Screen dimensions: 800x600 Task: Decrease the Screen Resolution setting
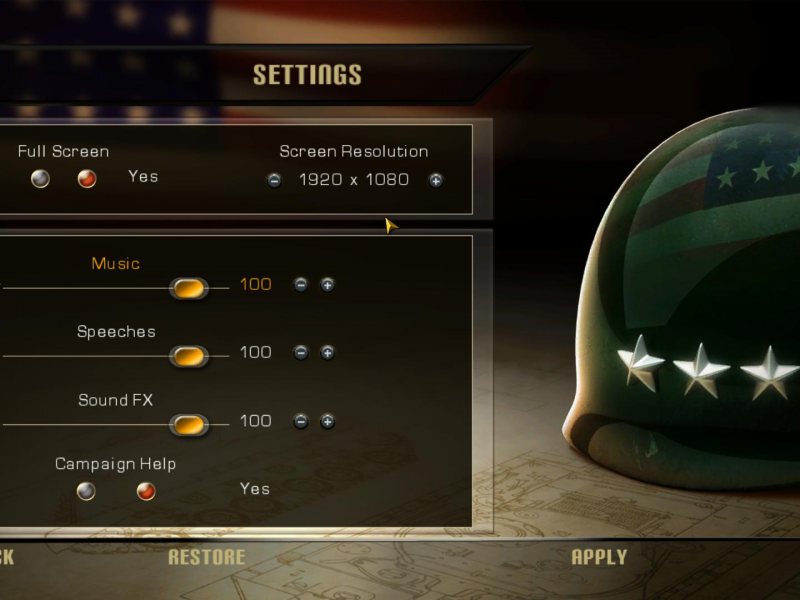click(x=274, y=180)
